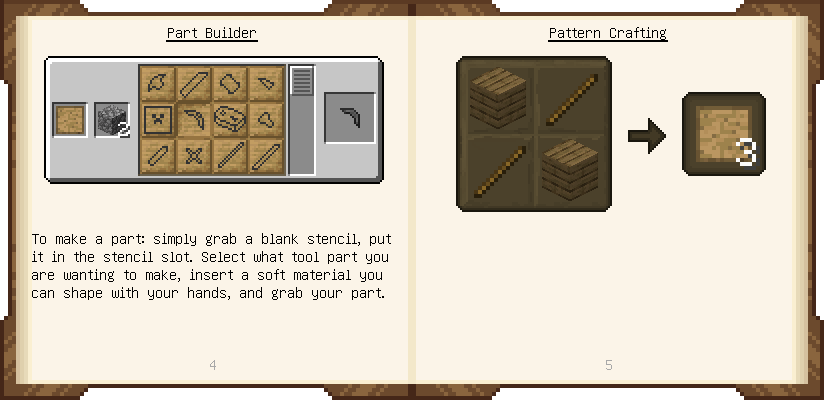Click the Part Builder pattern list scrollbar

pyautogui.click(x=302, y=82)
